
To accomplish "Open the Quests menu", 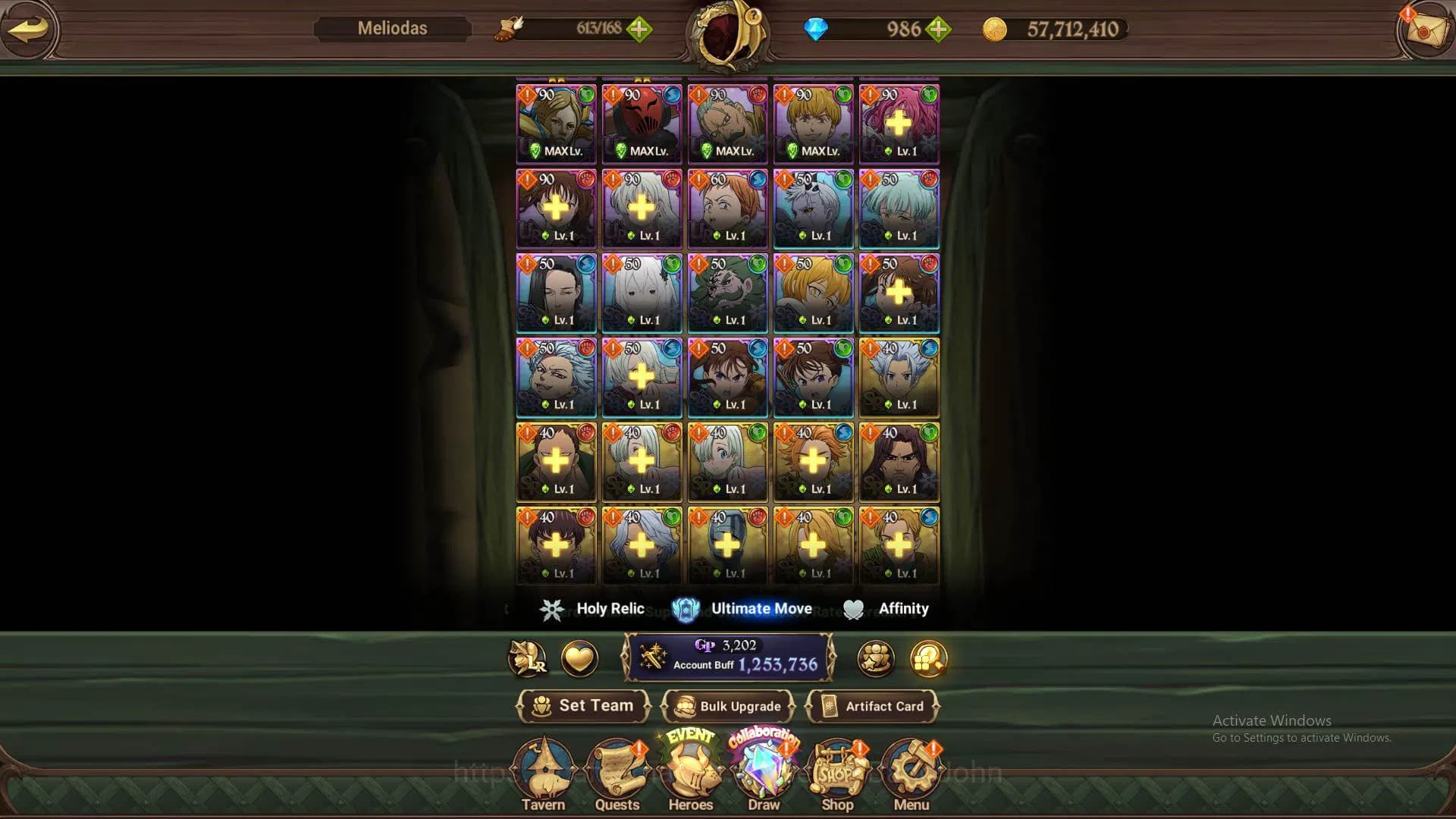I will (x=617, y=773).
